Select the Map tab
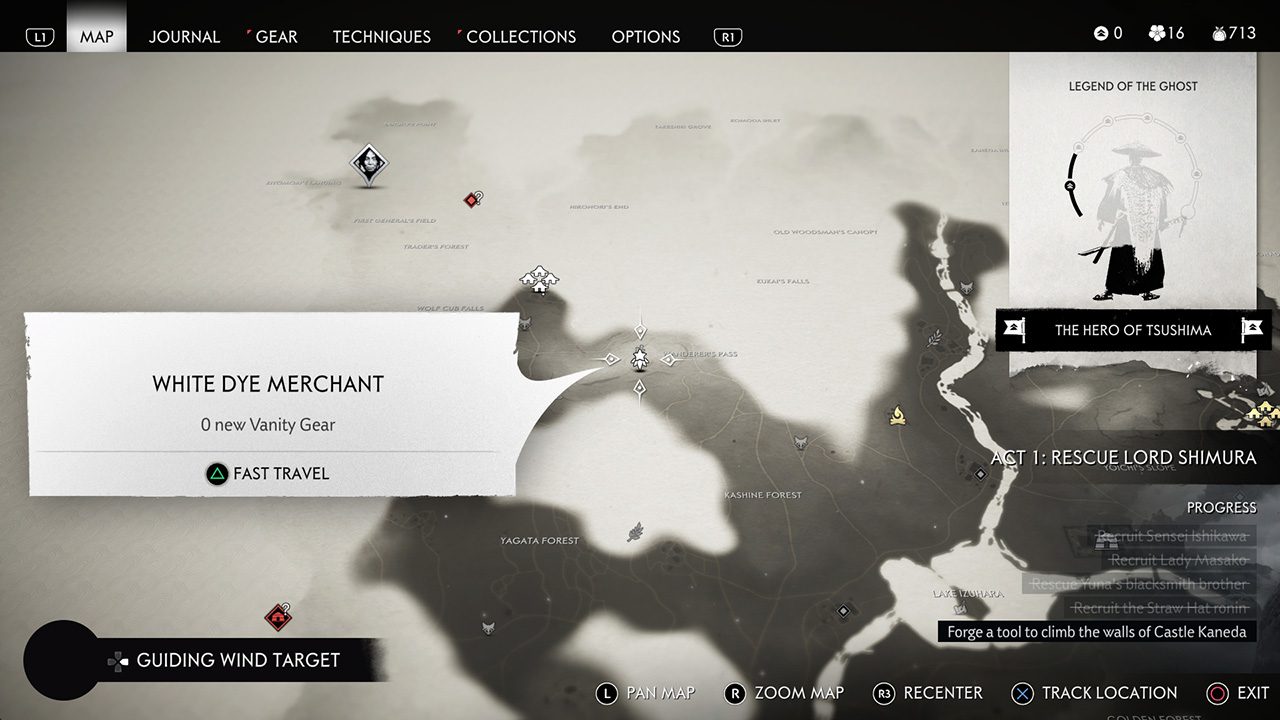Viewport: 1280px width, 720px height. click(97, 37)
